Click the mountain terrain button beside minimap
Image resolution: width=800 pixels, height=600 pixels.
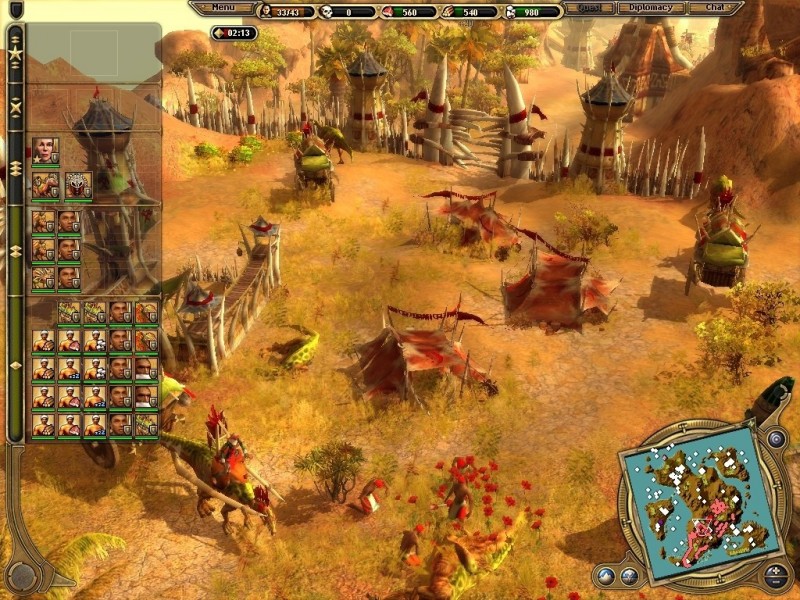click(604, 575)
